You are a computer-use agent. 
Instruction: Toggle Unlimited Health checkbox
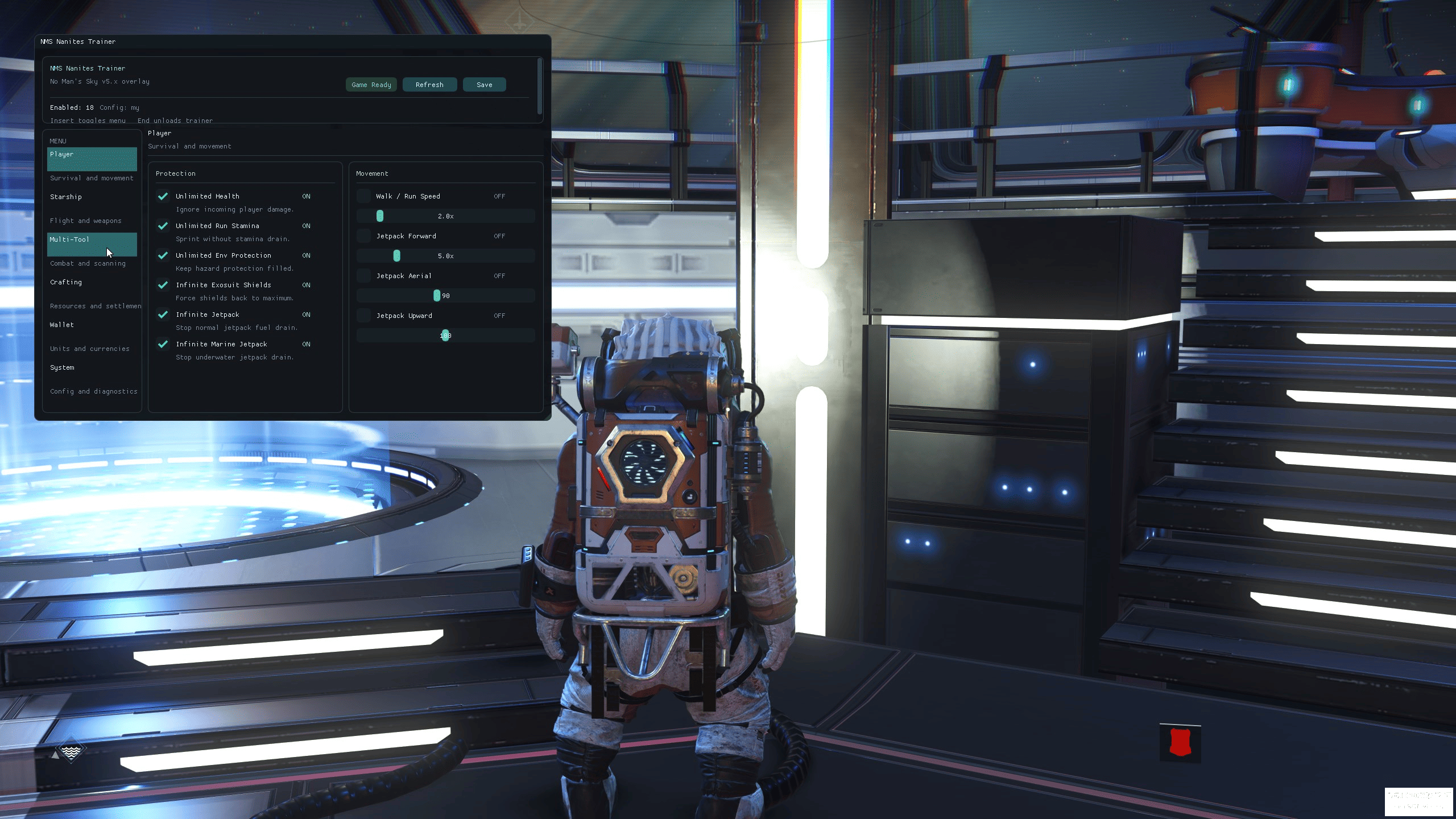point(163,196)
